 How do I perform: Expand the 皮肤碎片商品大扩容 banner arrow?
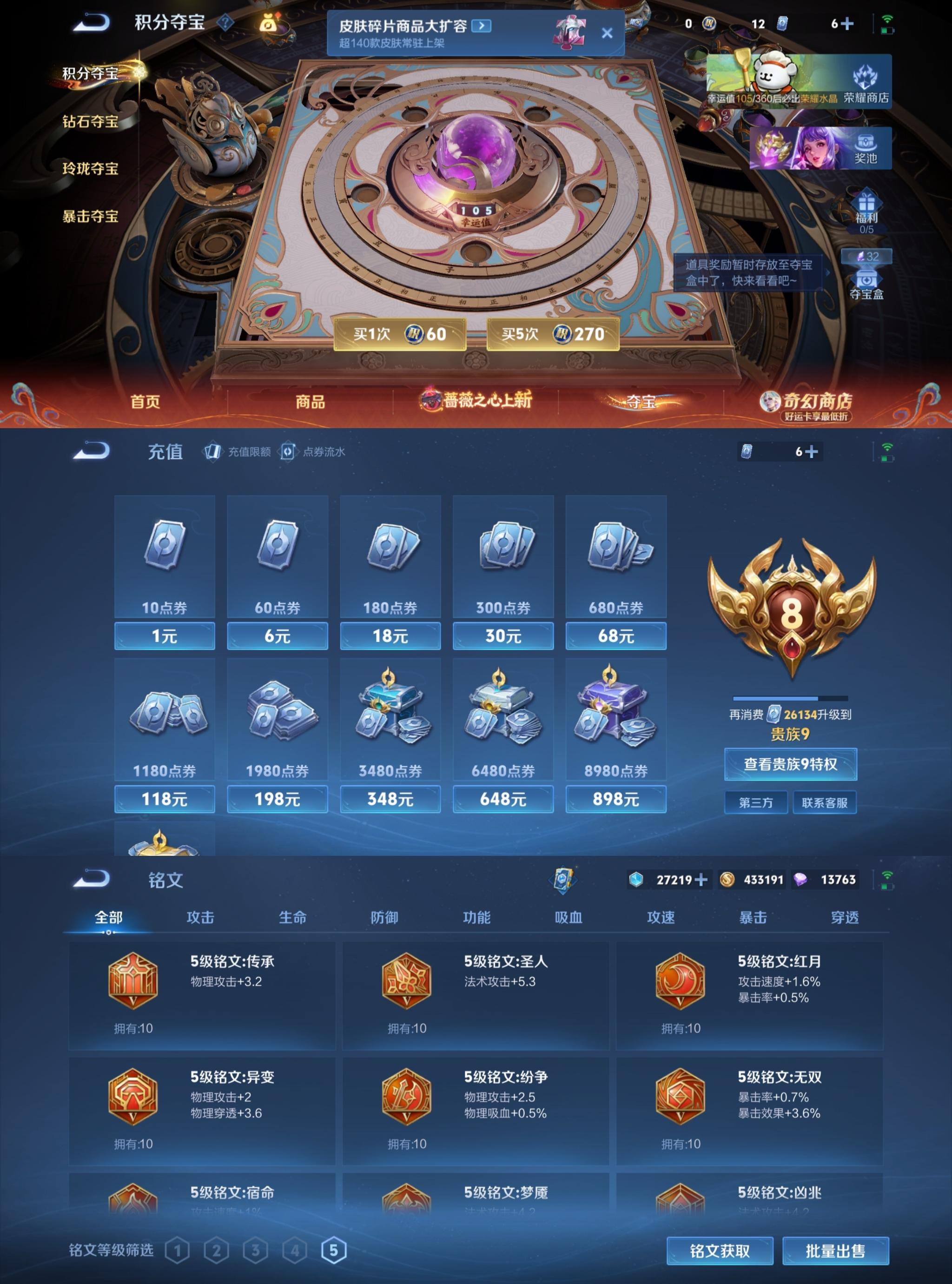[482, 26]
